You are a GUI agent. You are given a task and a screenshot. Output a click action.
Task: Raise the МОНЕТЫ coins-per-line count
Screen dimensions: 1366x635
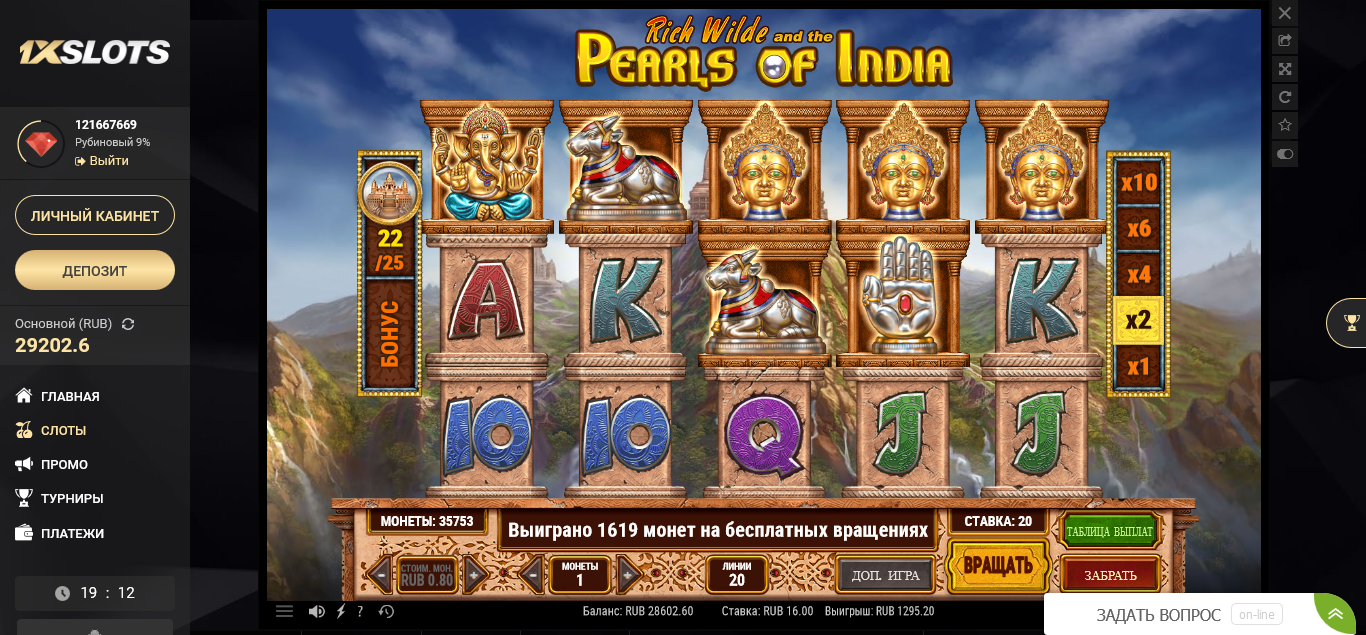[x=628, y=575]
